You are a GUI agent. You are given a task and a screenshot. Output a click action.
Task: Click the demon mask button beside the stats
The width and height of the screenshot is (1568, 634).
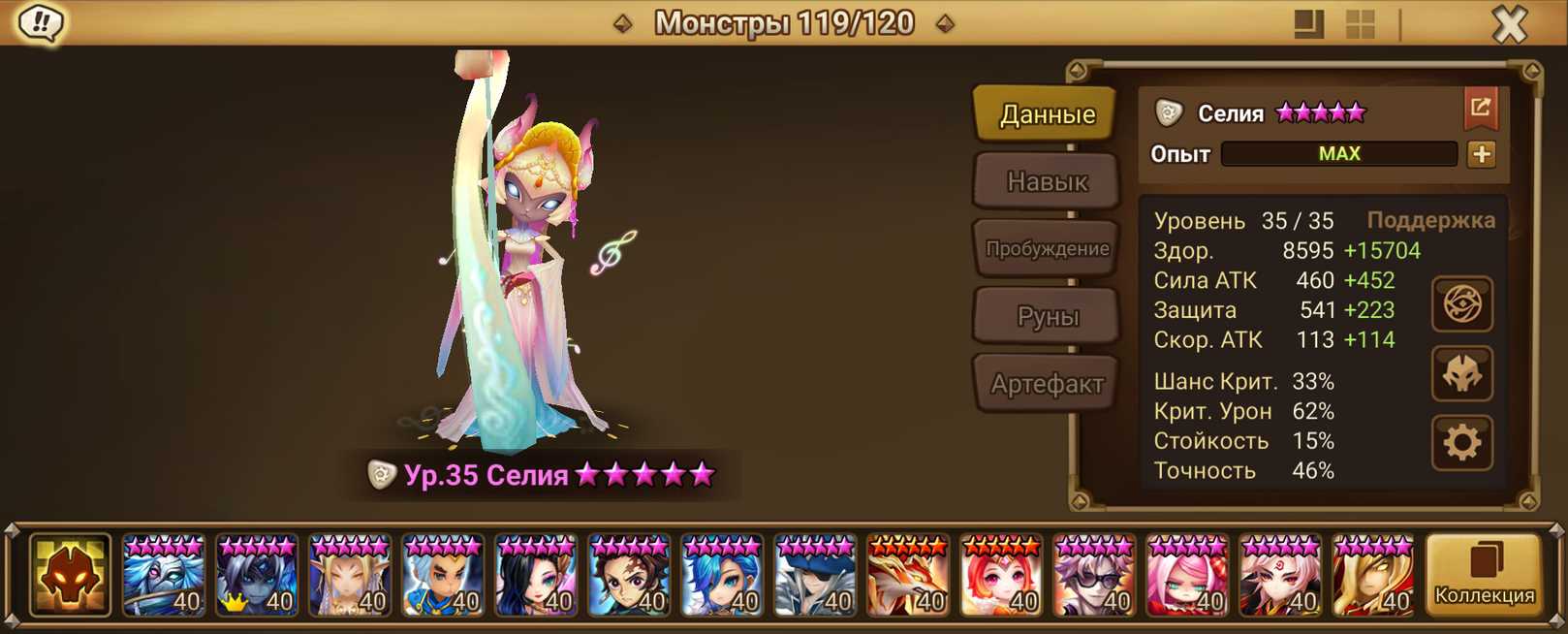pyautogui.click(x=1461, y=373)
